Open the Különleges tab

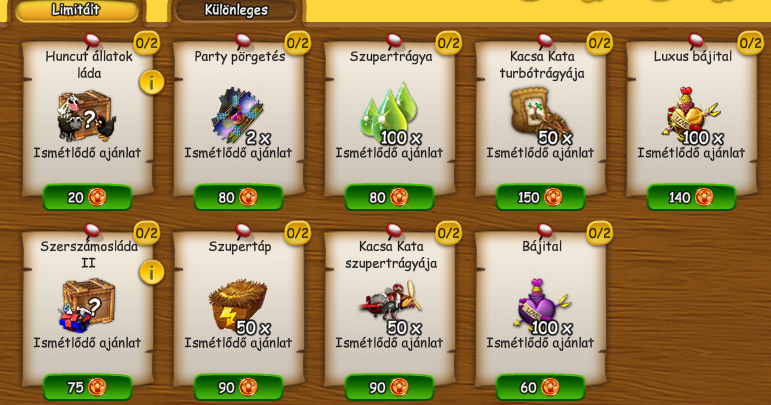(x=236, y=10)
